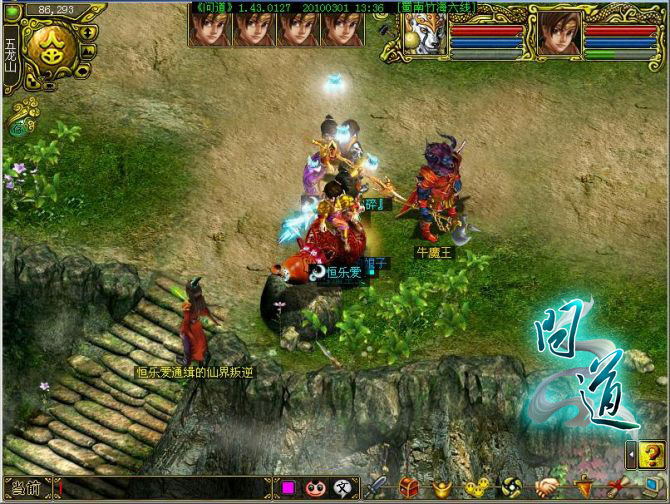This screenshot has height=504, width=670.
Task: Open the yellow smiley faces friends icon
Action: click(x=474, y=489)
